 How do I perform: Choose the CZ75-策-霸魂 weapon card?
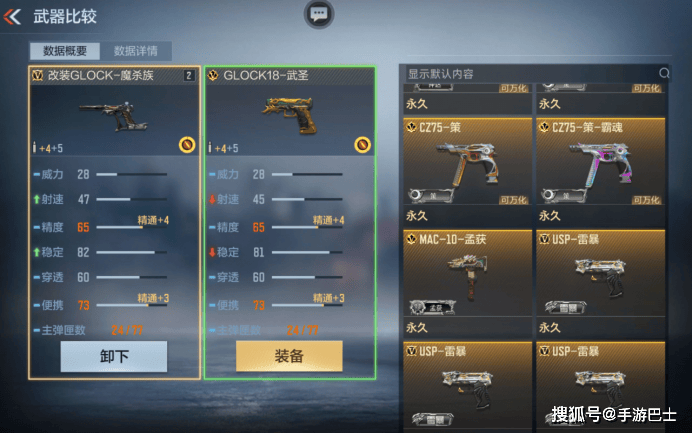[598, 162]
